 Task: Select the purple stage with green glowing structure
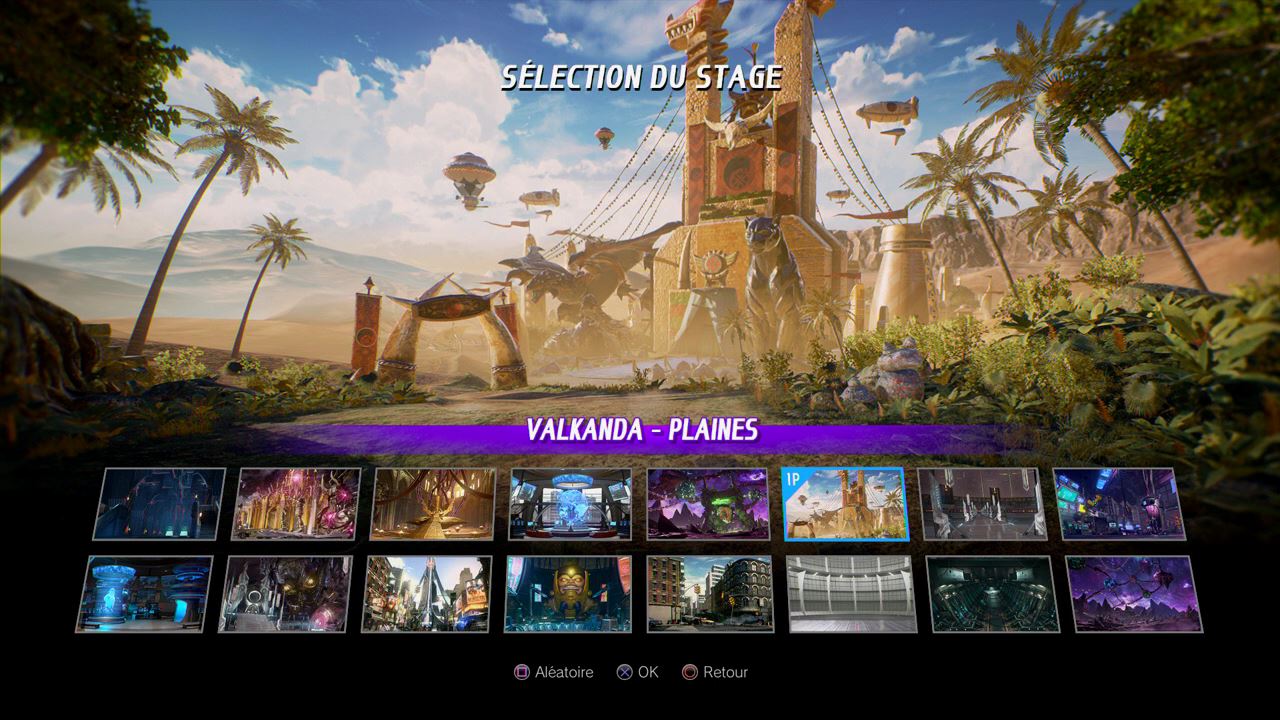point(708,504)
